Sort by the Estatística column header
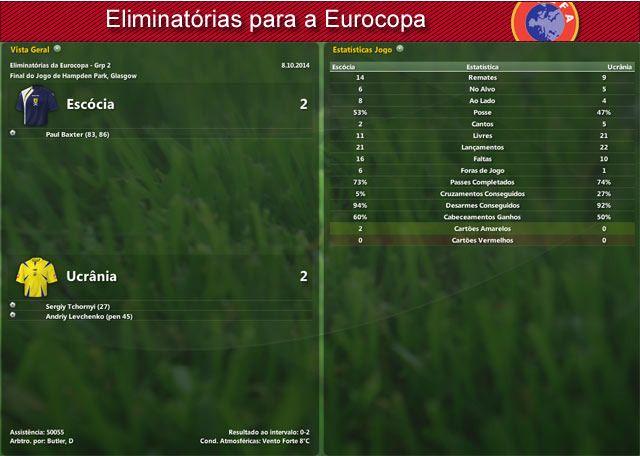Viewport: 640px width, 456px height. (482, 67)
